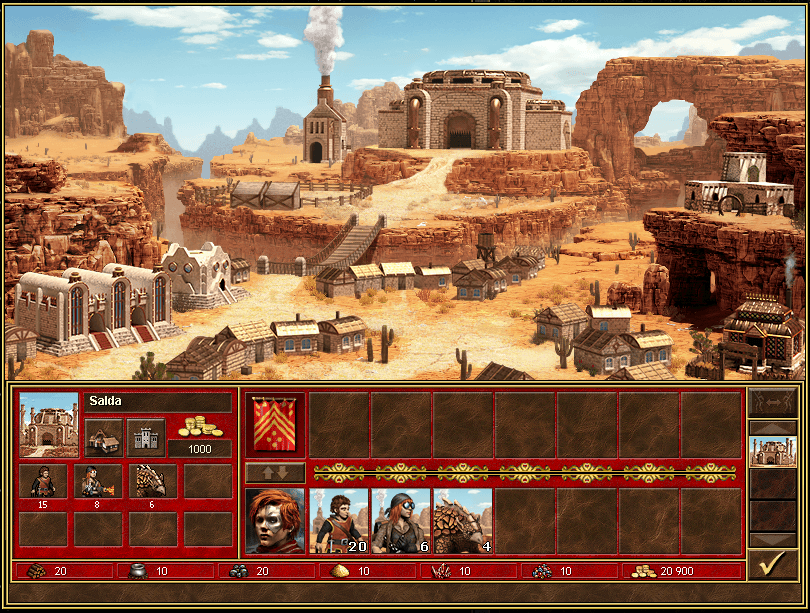Screen dimensions: 810x613
Task: Click the red garrison banner flag
Action: [275, 424]
